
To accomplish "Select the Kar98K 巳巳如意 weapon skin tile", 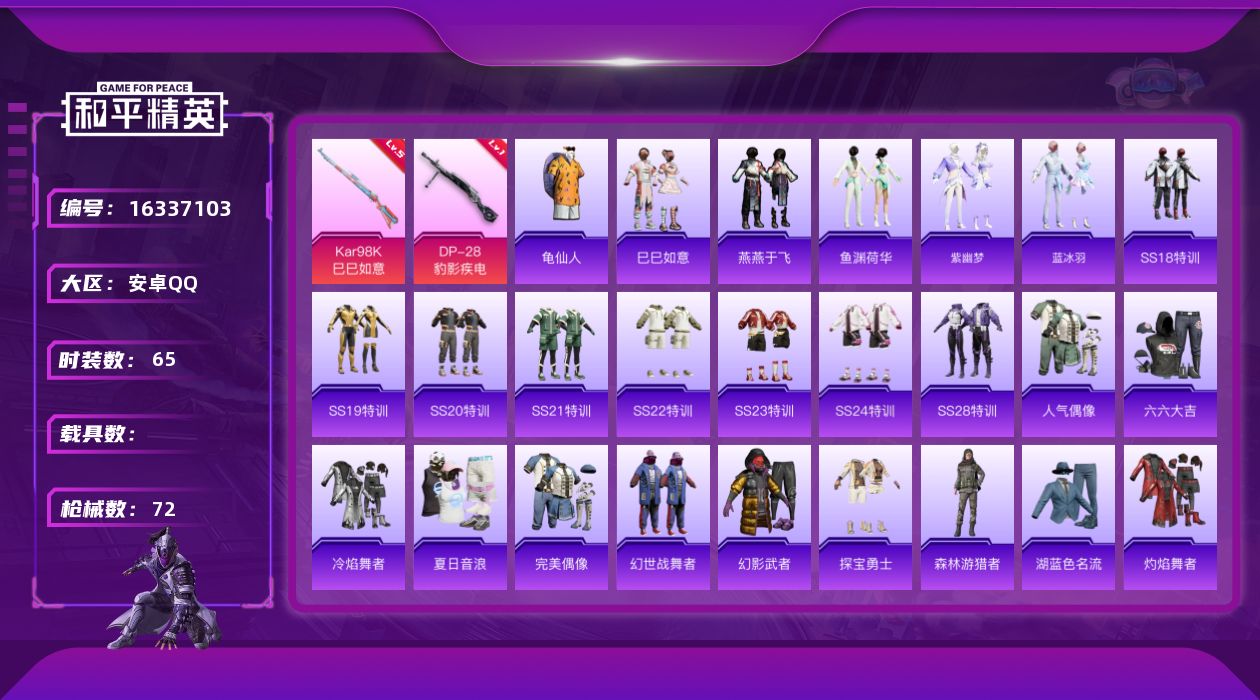I will click(358, 211).
